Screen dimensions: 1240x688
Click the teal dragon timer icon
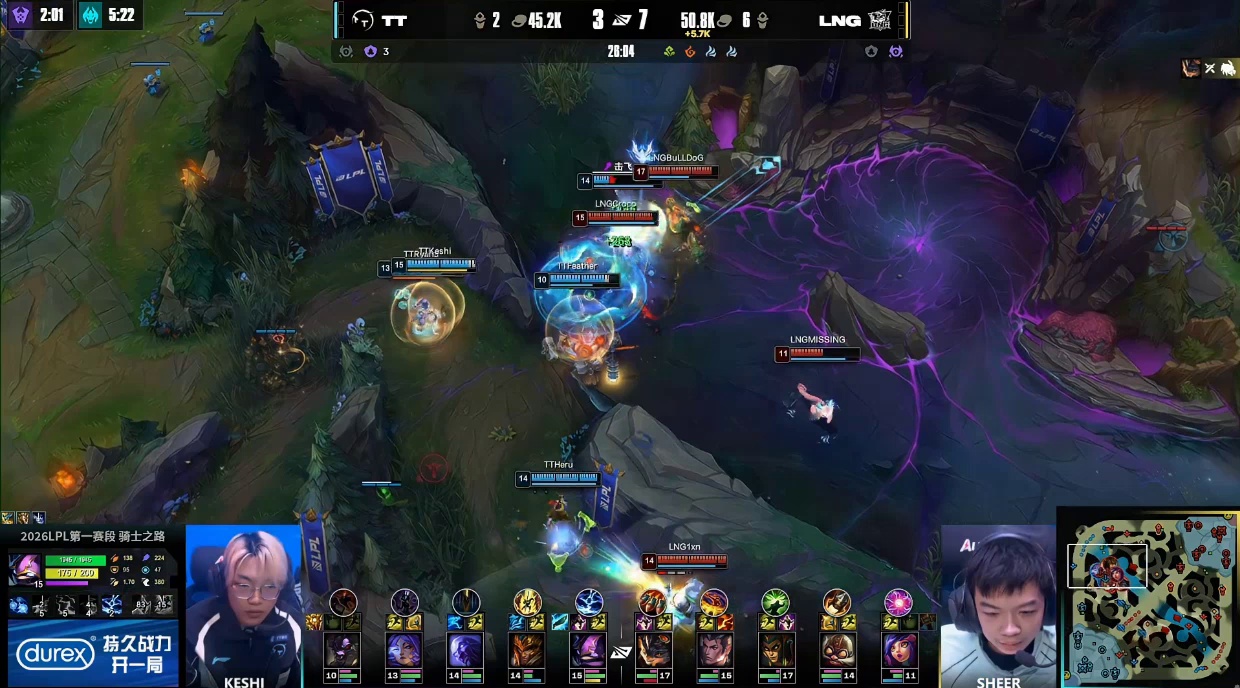click(x=90, y=15)
